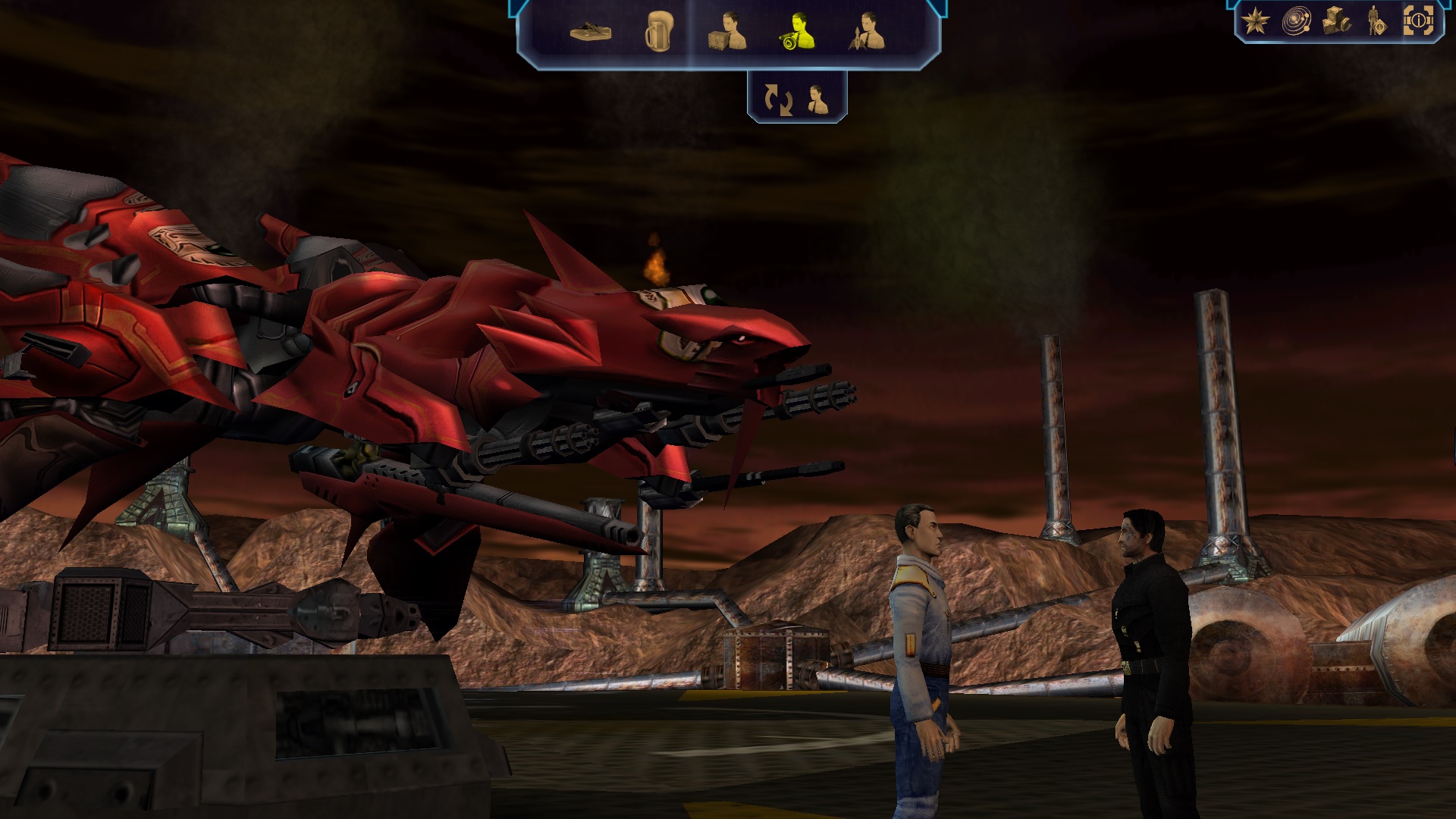Click the circular arrows repair icon
The width and height of the screenshot is (1456, 819).
(778, 99)
